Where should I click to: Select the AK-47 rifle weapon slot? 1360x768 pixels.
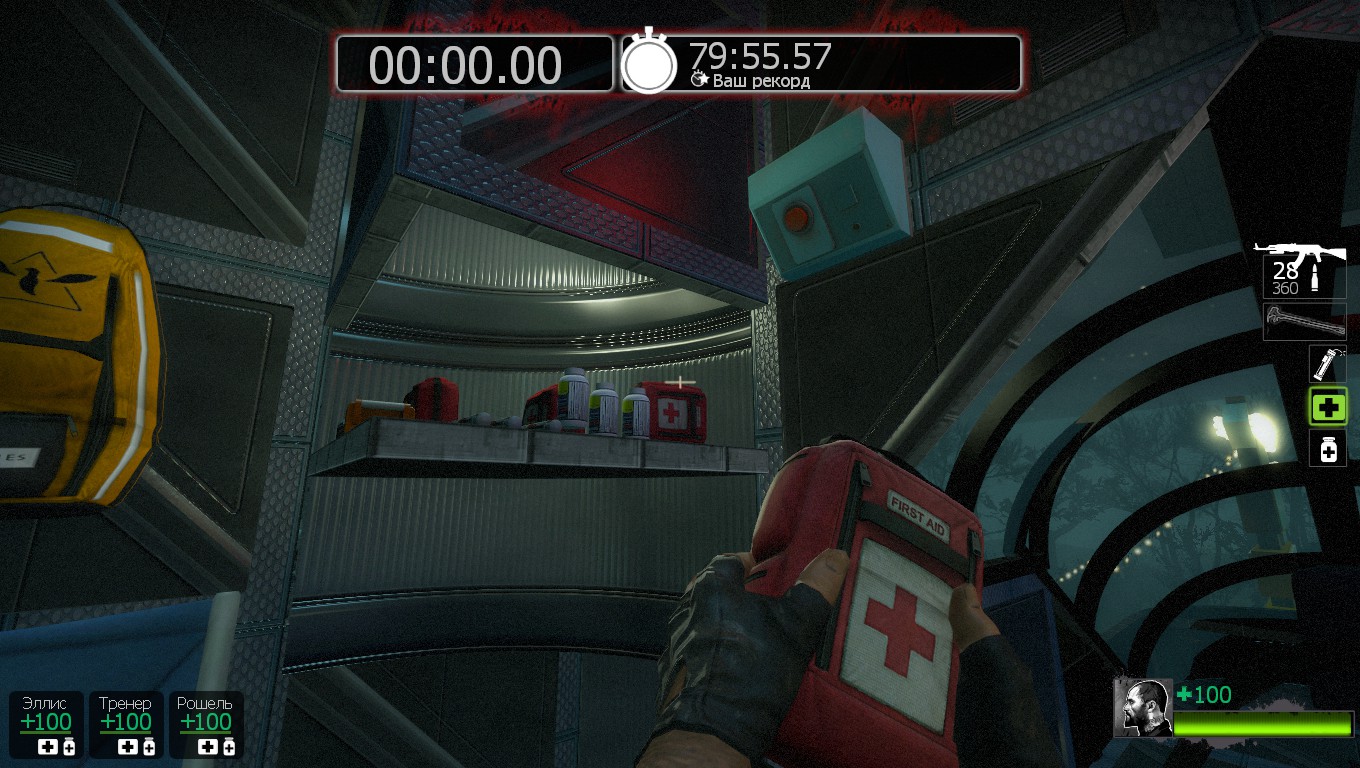pyautogui.click(x=1302, y=268)
